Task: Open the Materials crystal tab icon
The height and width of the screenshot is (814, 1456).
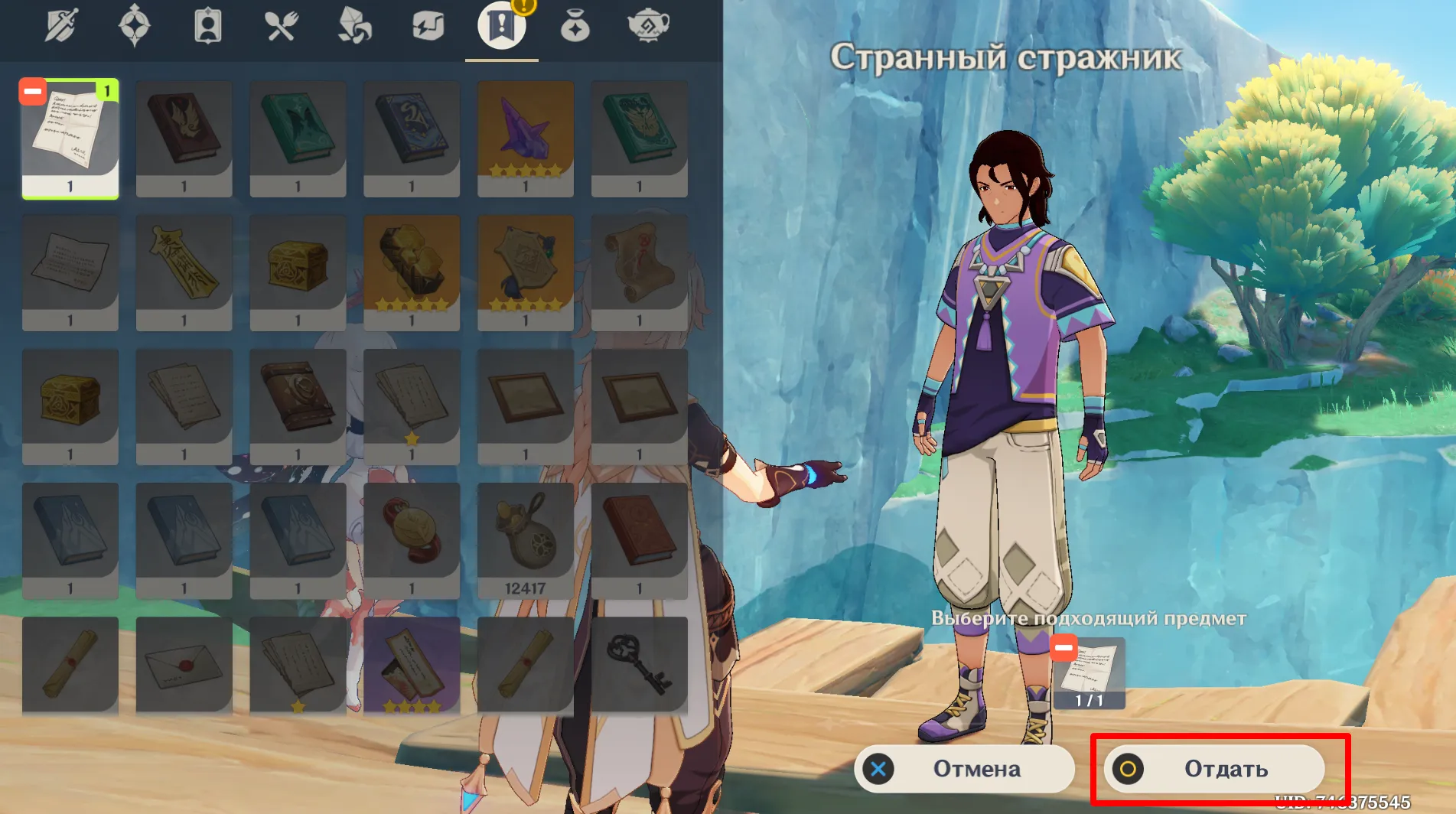Action: click(355, 24)
